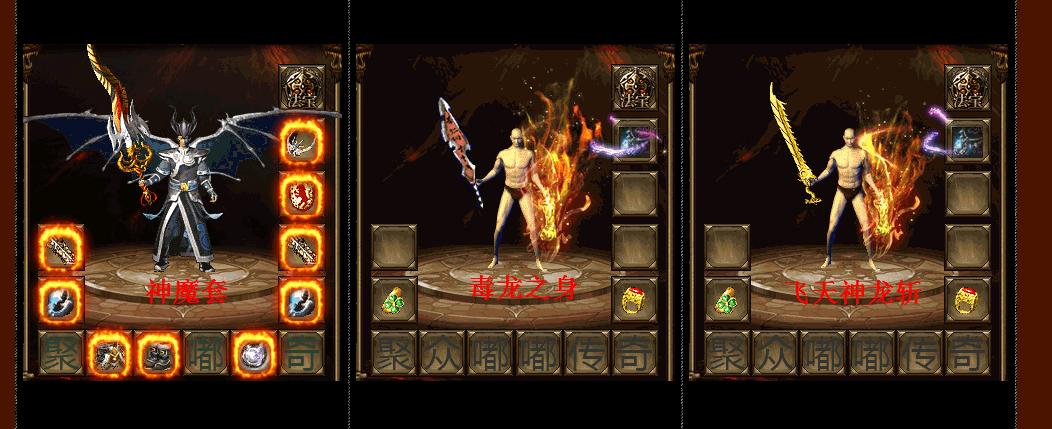Select the blue glowing item slot in 飞天神龙斩 panel
This screenshot has width=1052, height=429.
click(967, 140)
